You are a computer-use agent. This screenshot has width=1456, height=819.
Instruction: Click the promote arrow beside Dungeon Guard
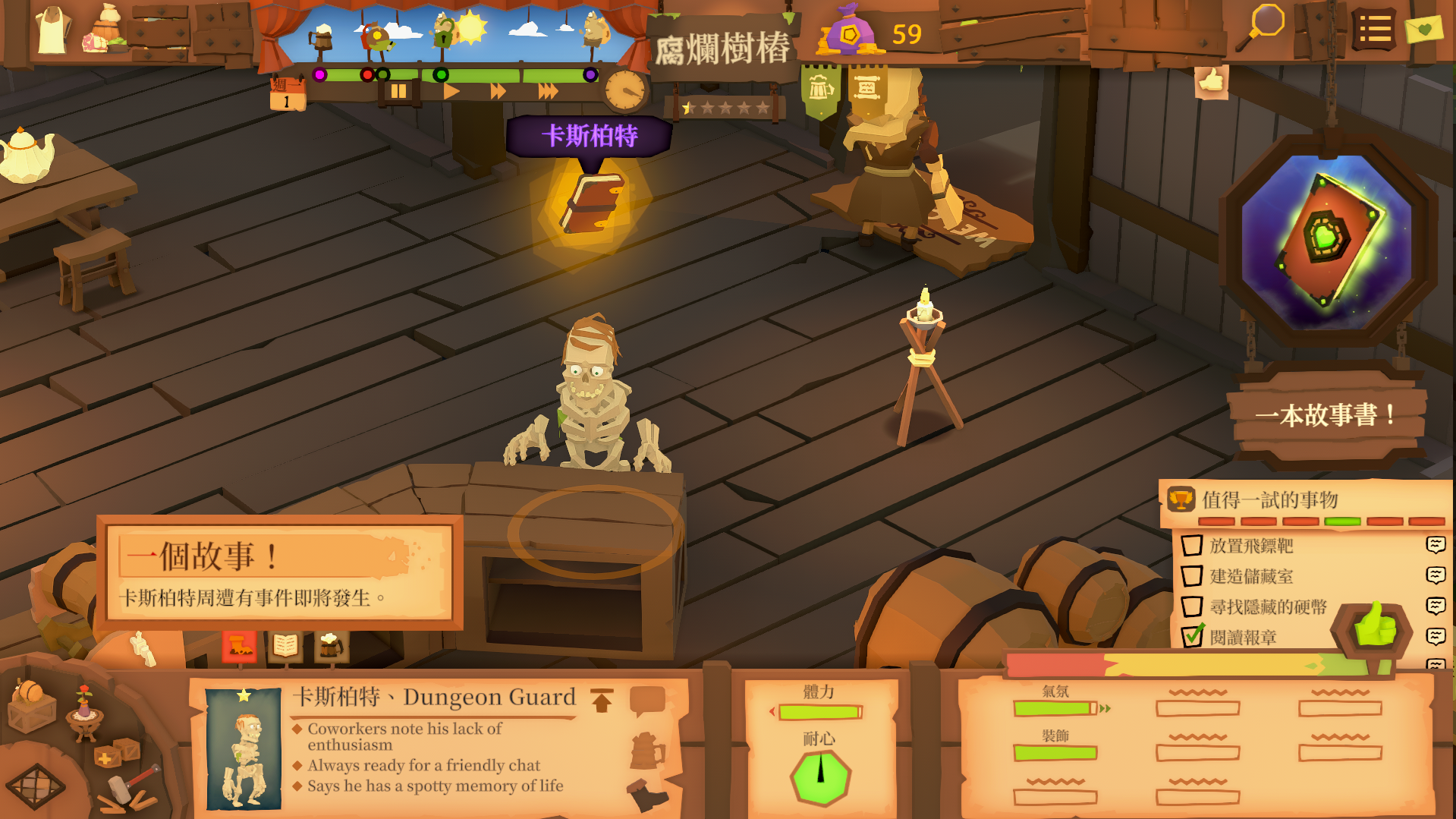click(602, 700)
